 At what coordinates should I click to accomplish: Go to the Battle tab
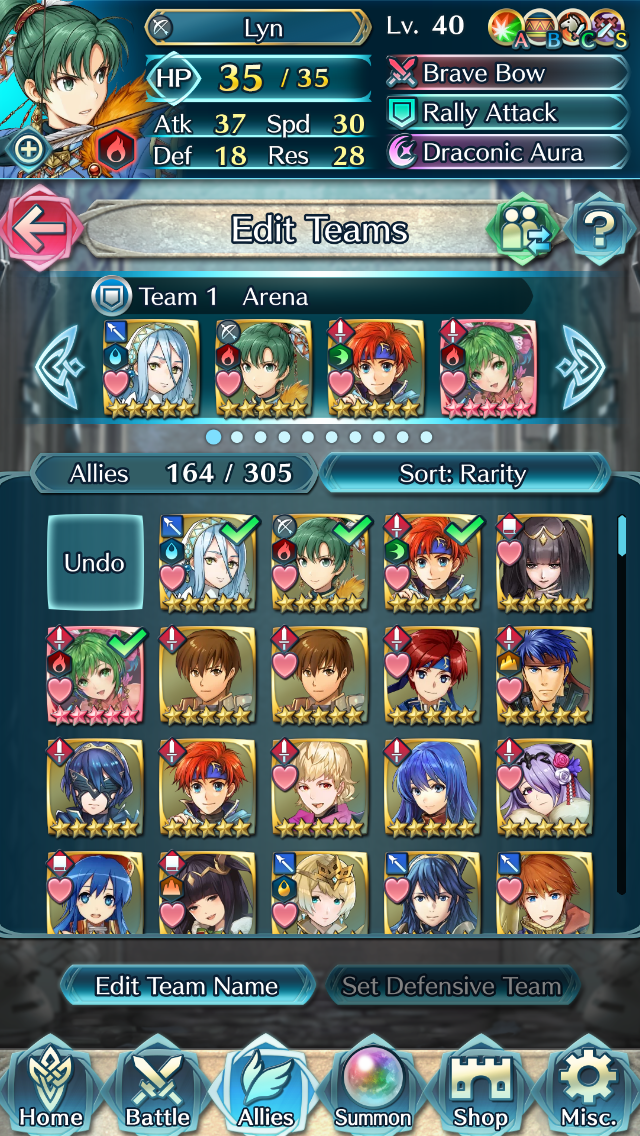(158, 1088)
